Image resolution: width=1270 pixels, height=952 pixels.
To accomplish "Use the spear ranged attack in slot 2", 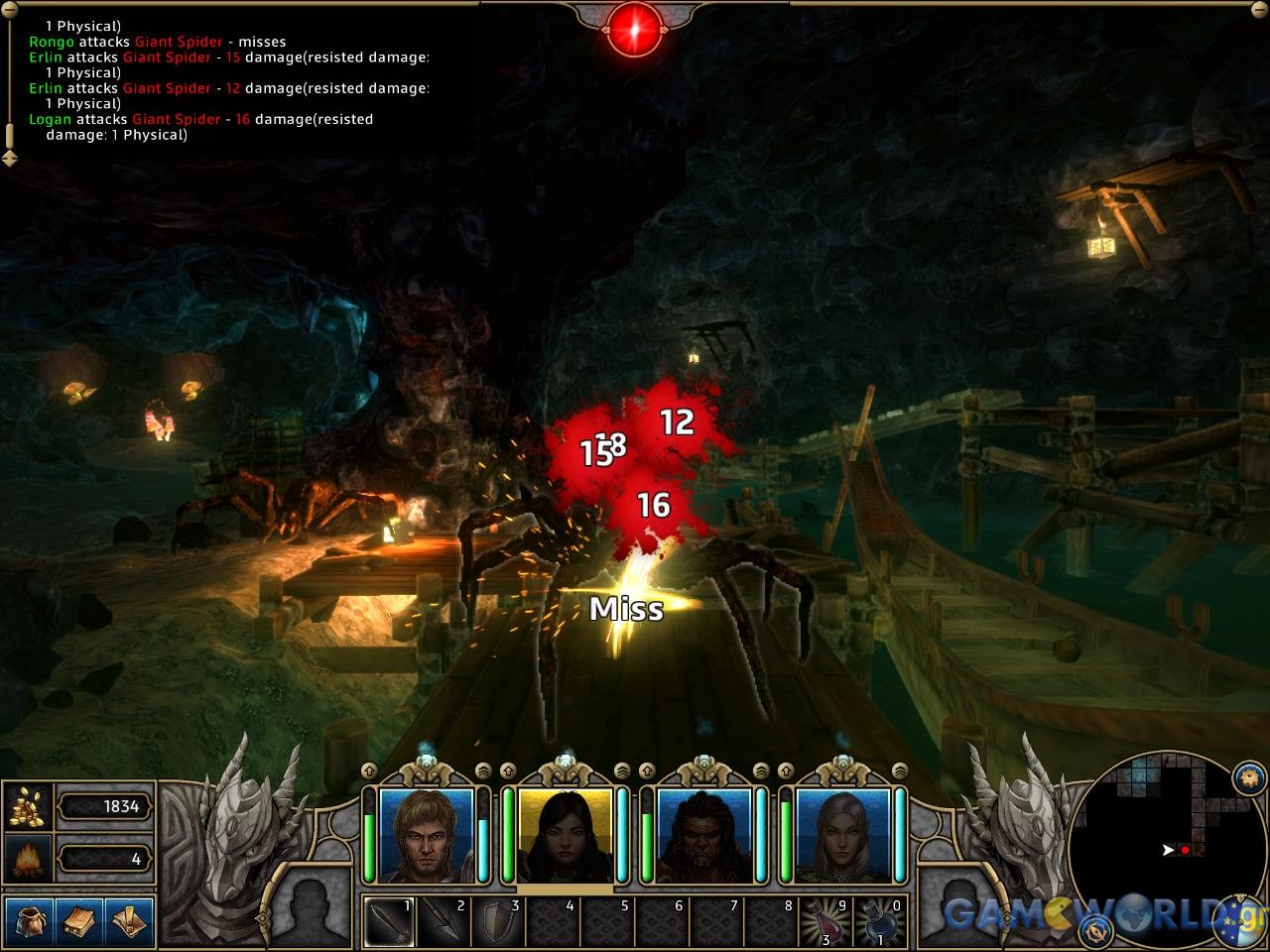I will [x=444, y=922].
